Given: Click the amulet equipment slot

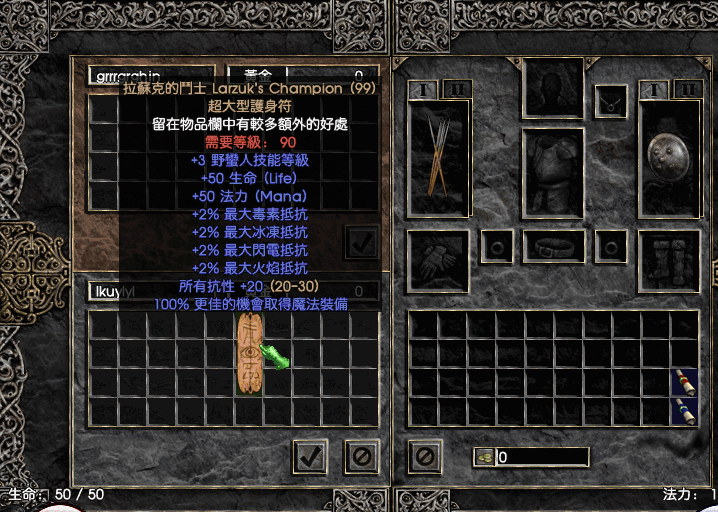Looking at the screenshot, I should (x=611, y=101).
